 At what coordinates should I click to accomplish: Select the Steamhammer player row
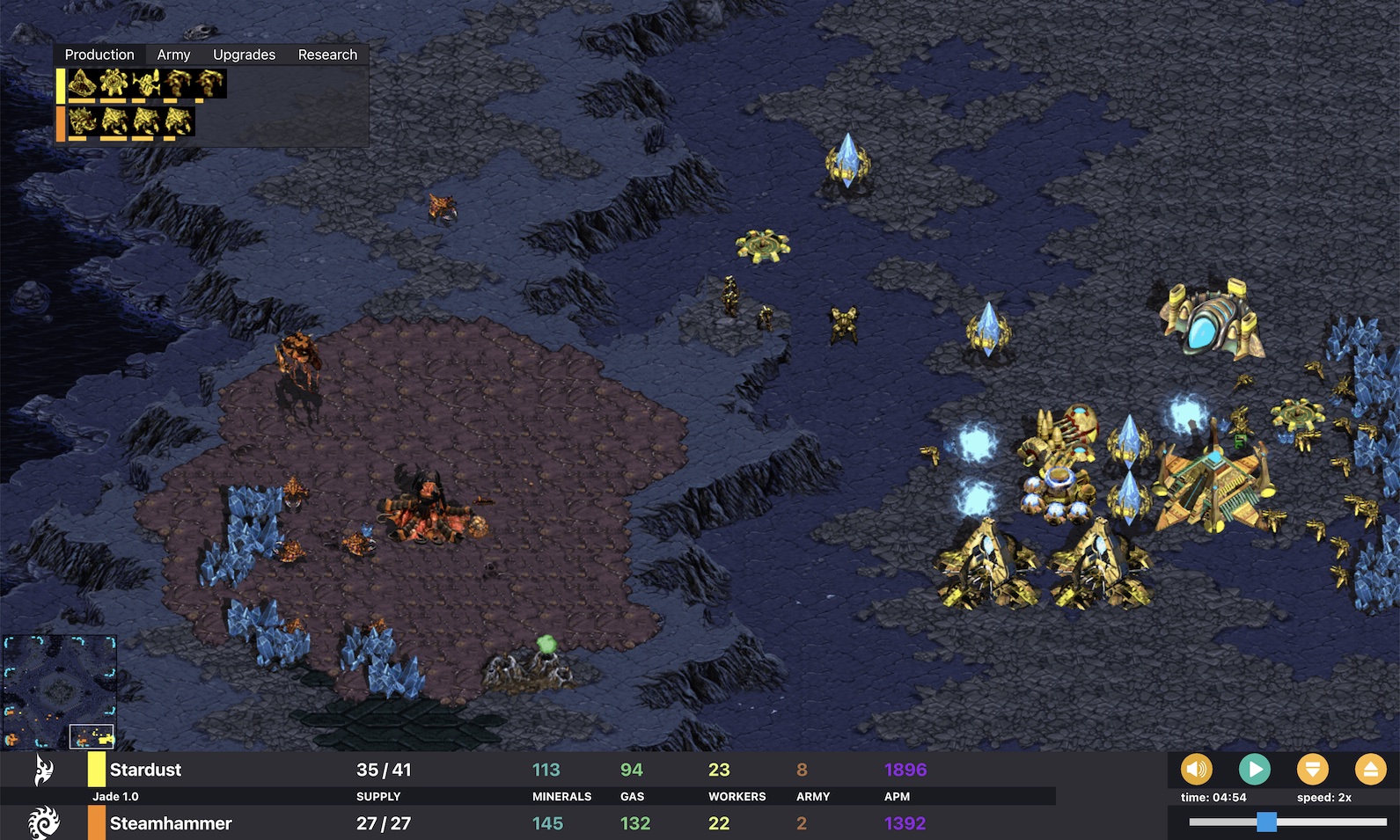point(171,823)
